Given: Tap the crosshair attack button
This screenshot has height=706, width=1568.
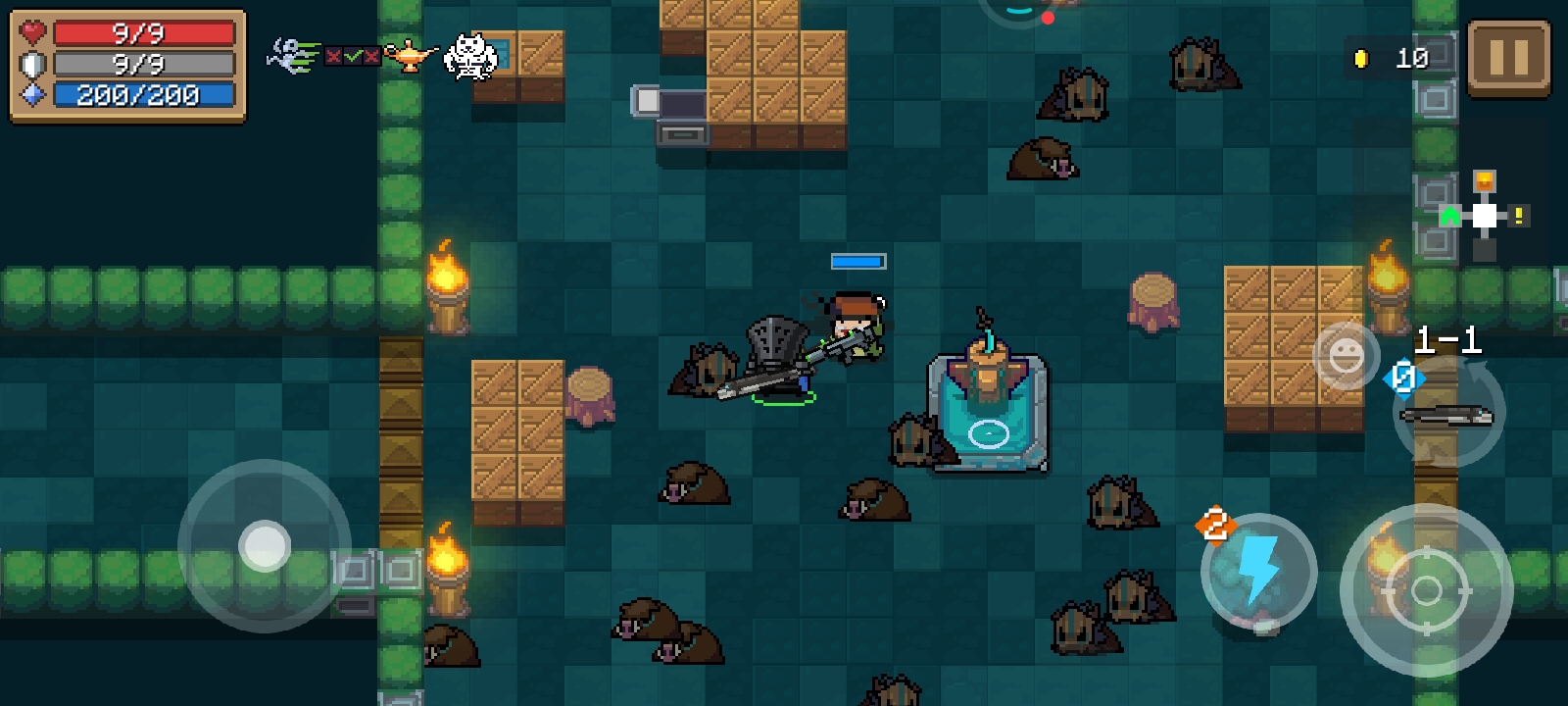Looking at the screenshot, I should pos(1426,589).
